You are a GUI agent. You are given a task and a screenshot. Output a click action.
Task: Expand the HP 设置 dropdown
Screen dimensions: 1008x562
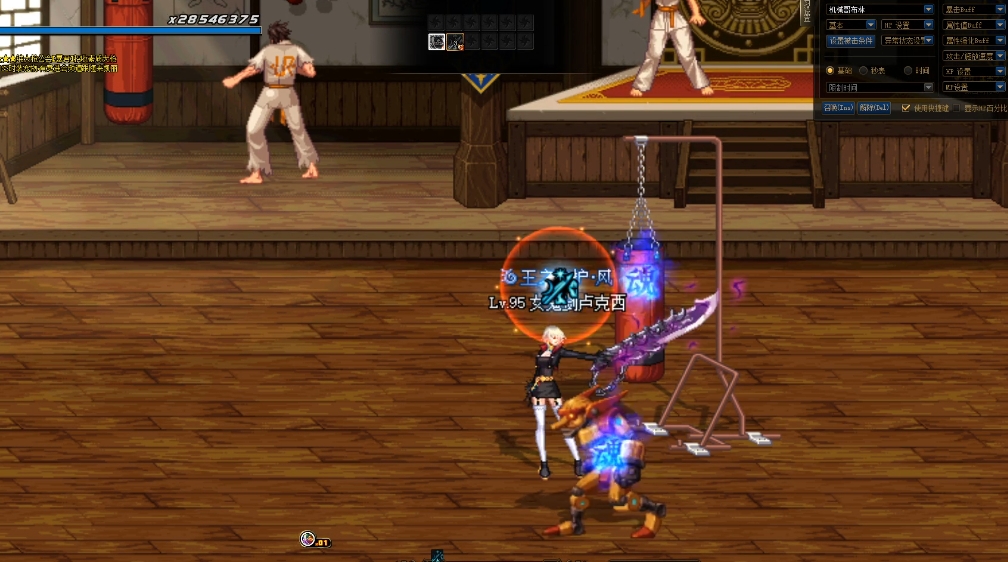point(928,25)
